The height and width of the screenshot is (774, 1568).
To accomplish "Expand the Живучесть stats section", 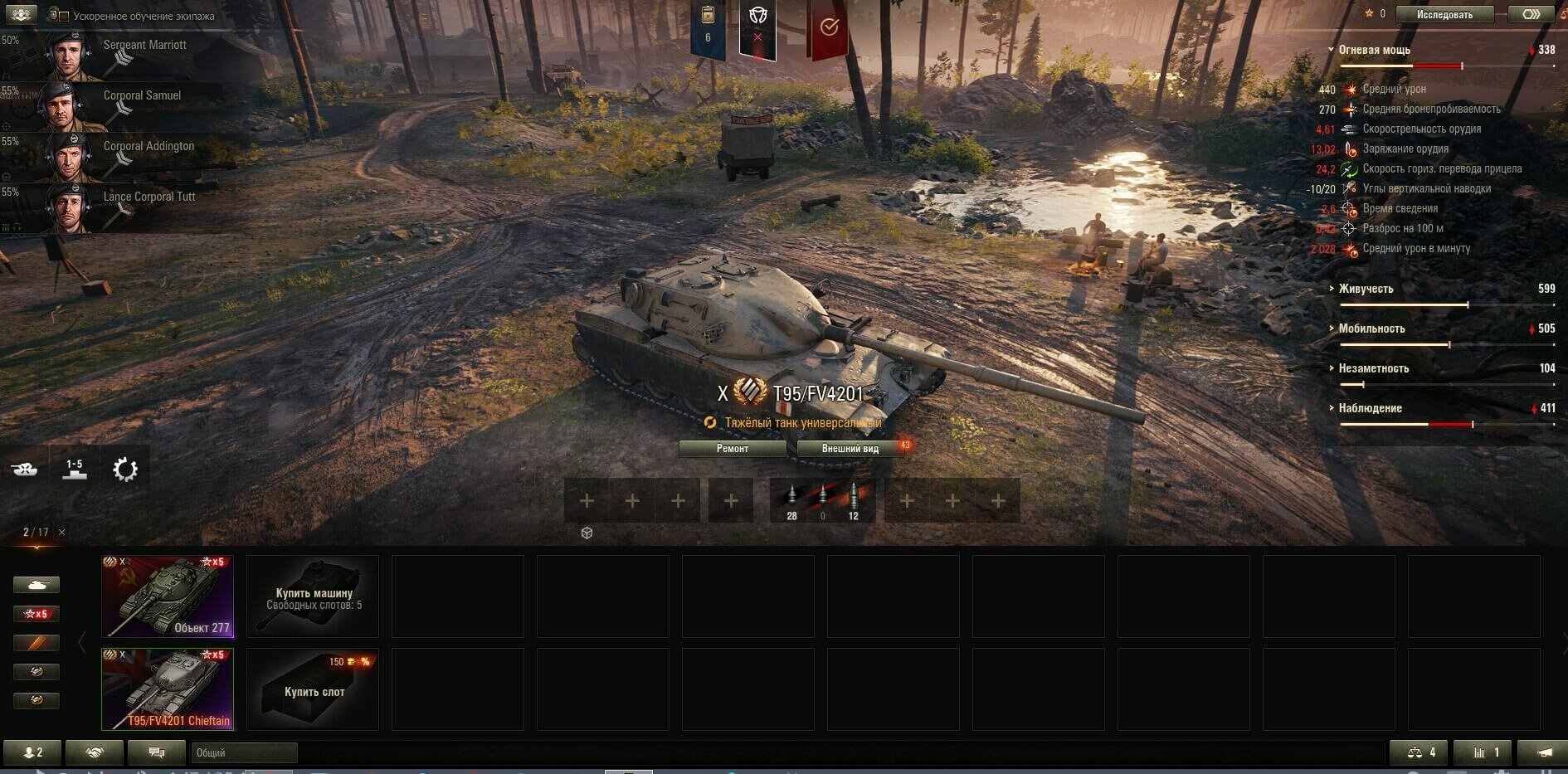I will [x=1366, y=289].
